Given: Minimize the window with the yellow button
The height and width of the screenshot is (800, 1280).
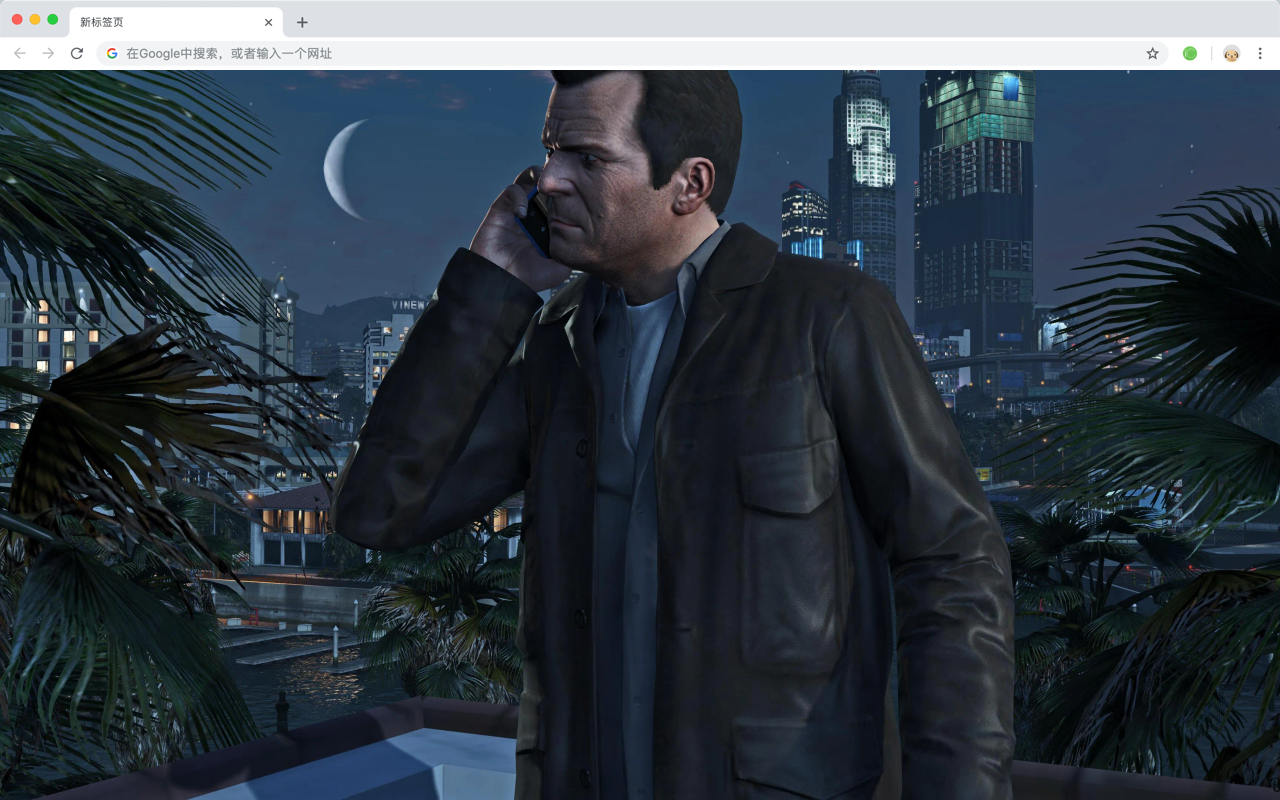Looking at the screenshot, I should click(33, 18).
